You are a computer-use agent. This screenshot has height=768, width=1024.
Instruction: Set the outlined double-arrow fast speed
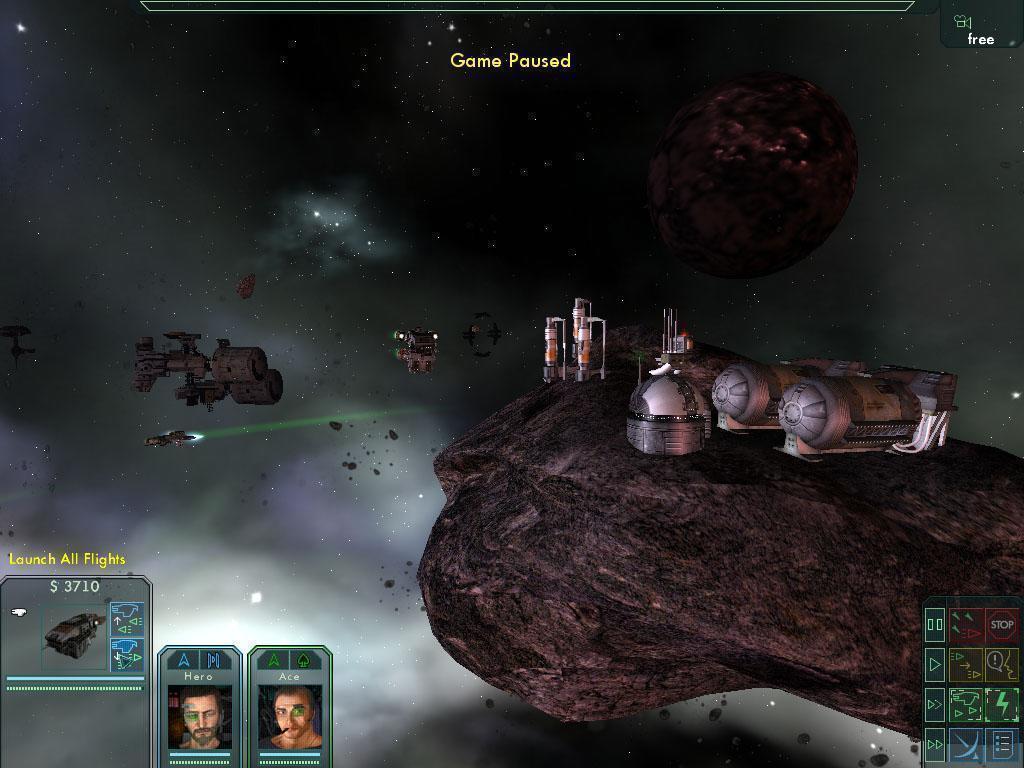click(x=935, y=704)
